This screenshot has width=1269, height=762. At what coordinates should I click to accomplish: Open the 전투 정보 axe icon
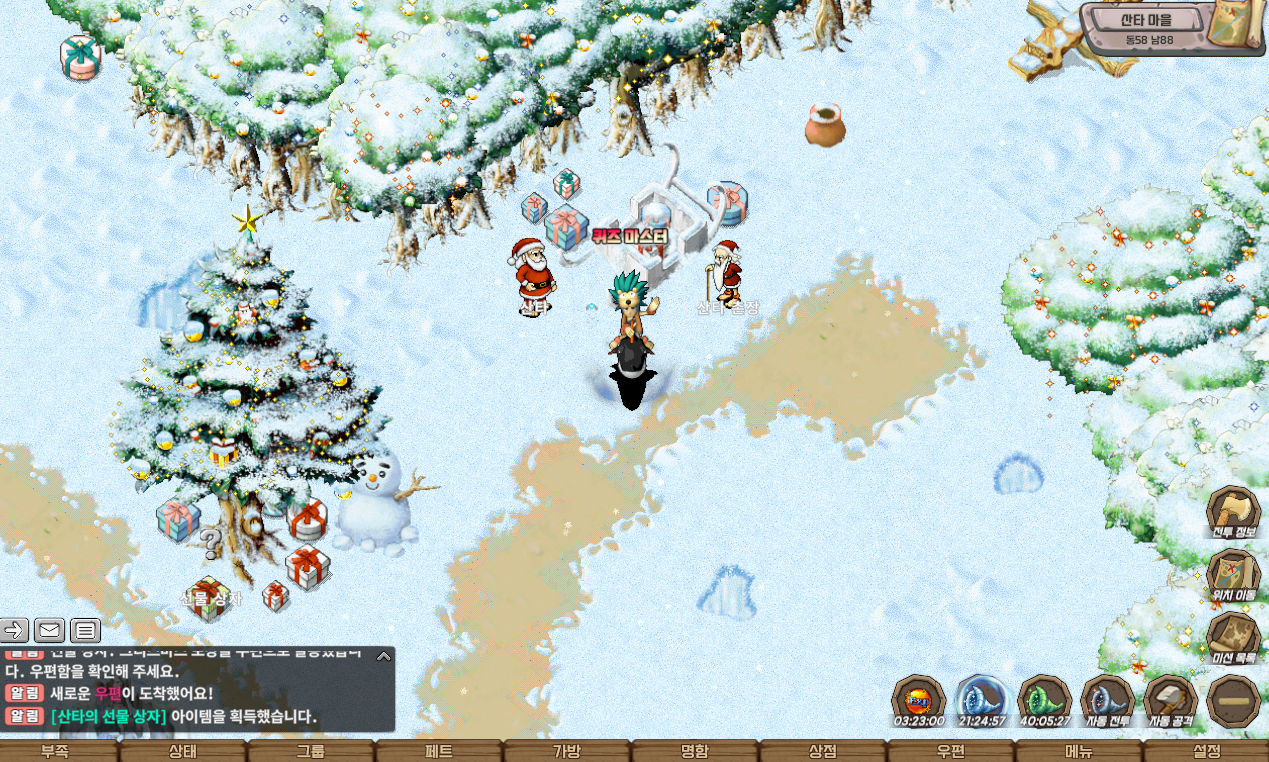pos(1233,512)
